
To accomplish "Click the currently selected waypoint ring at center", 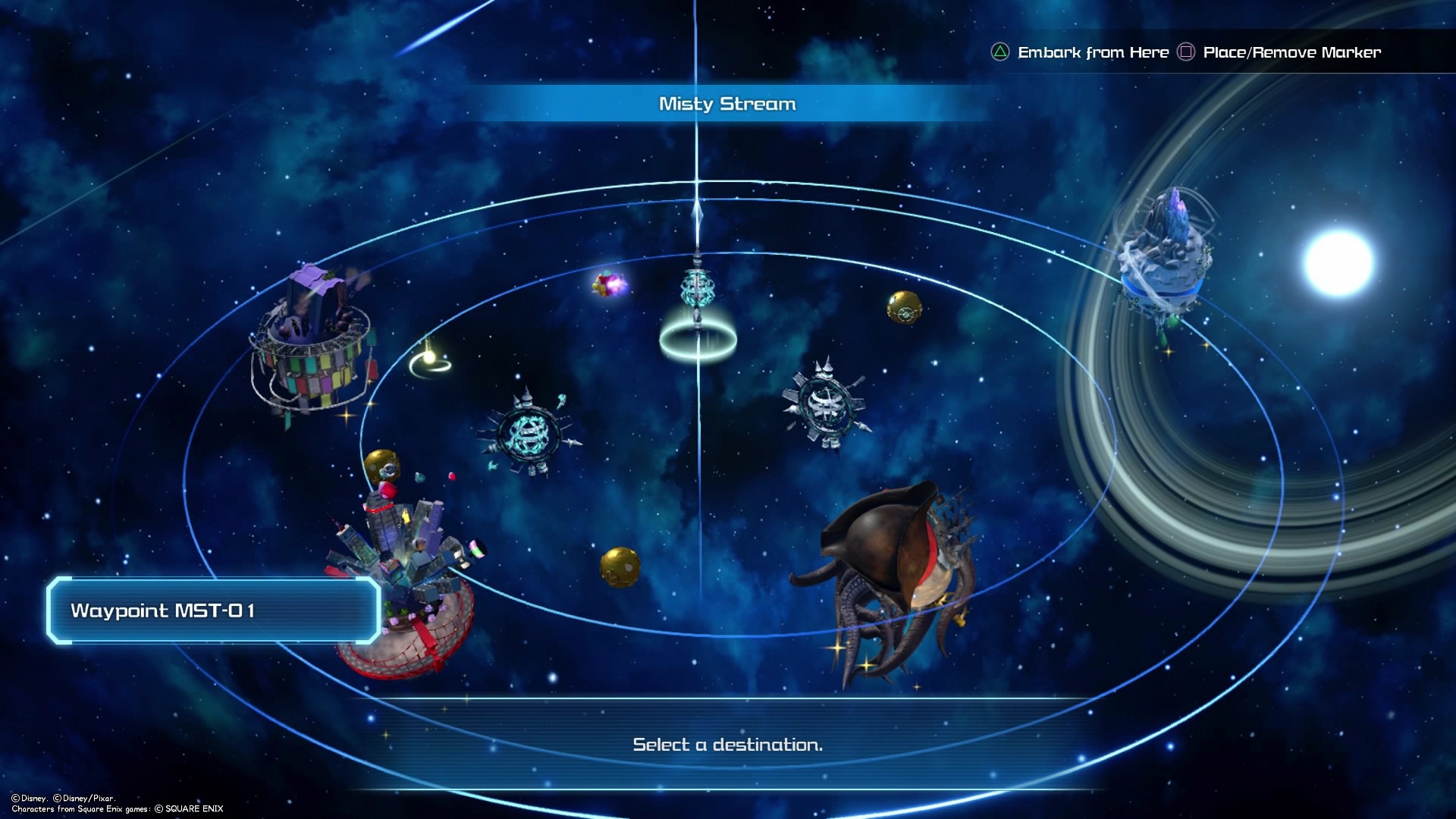I will (698, 334).
